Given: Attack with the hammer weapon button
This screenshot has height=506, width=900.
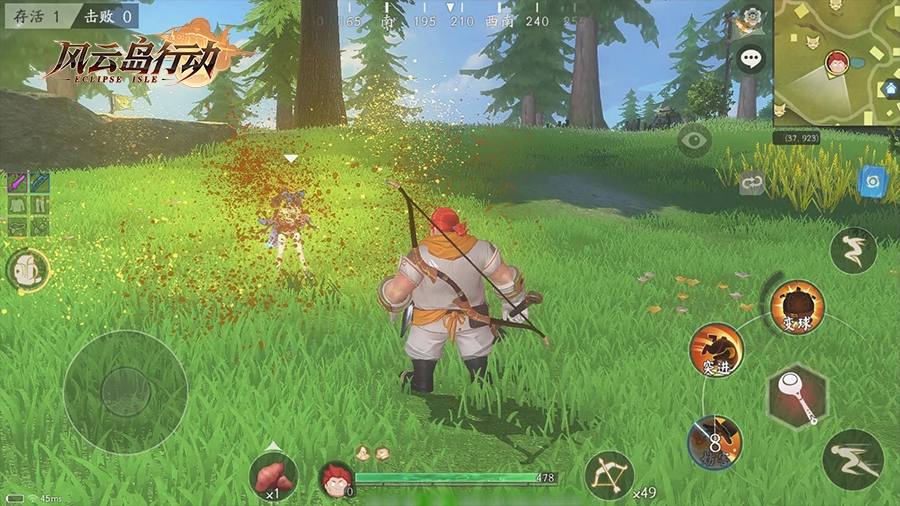Looking at the screenshot, I should (797, 397).
